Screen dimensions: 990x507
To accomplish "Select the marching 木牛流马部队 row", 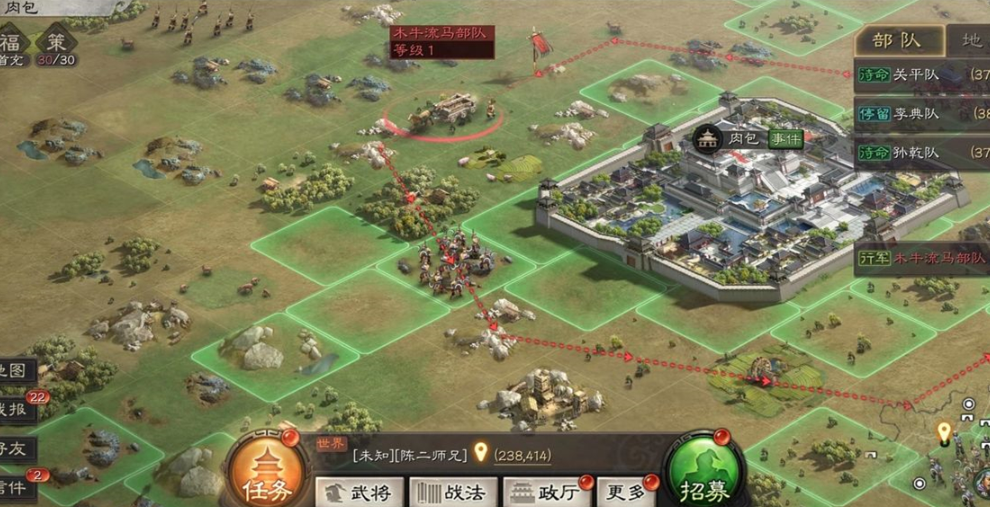I will click(x=922, y=258).
